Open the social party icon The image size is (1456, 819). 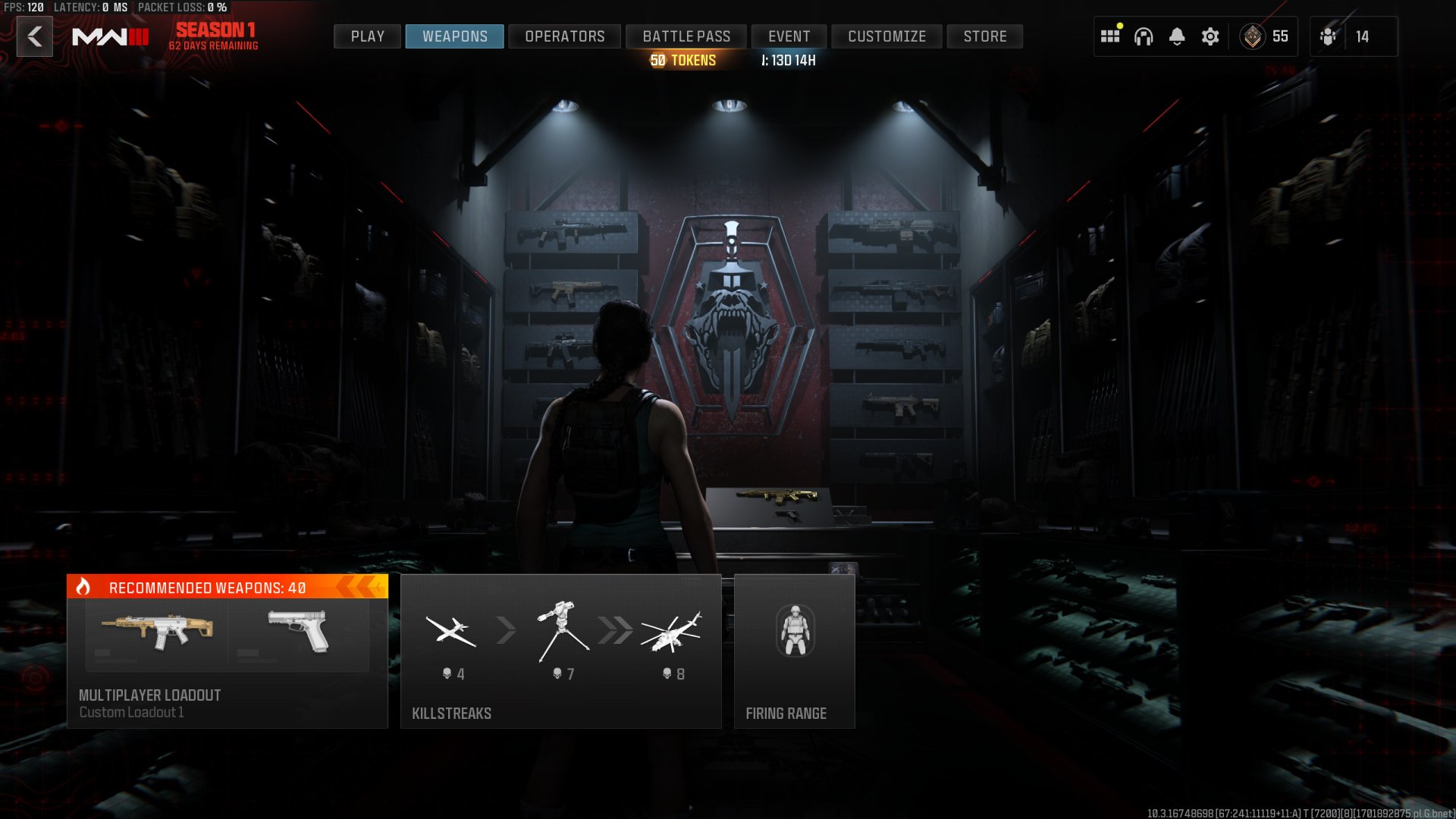[1329, 36]
